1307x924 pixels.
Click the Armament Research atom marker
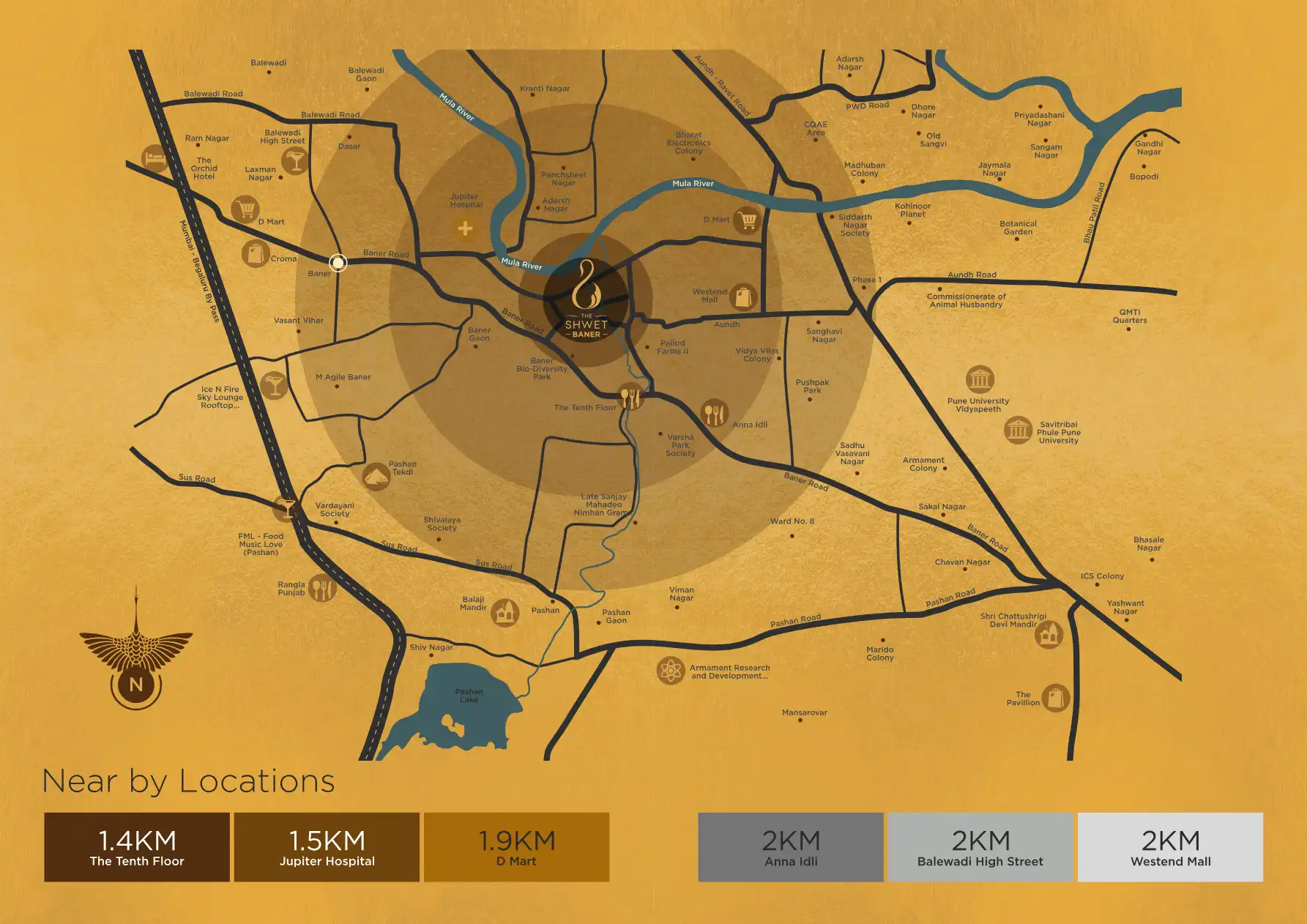point(670,671)
